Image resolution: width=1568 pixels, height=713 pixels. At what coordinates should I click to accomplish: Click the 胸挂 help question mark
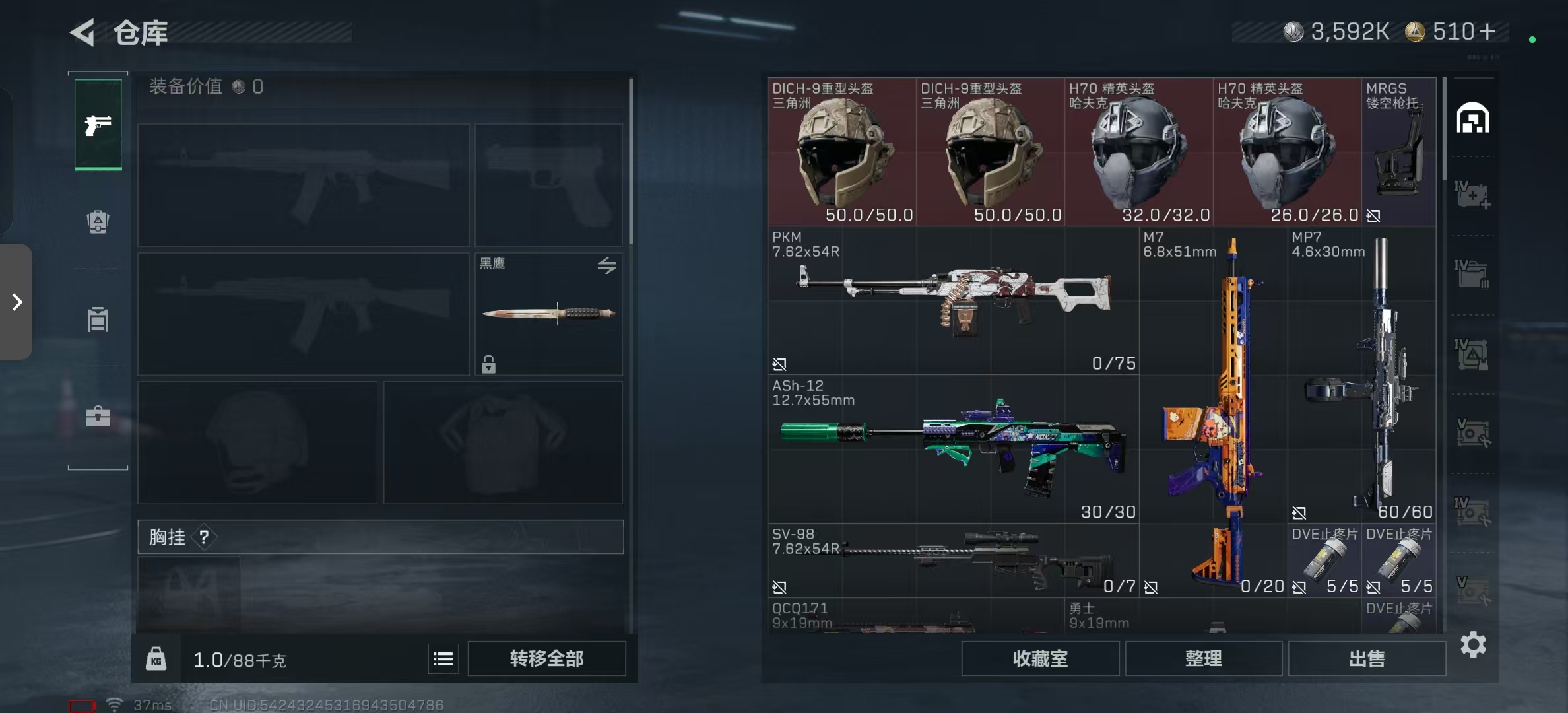[x=204, y=537]
